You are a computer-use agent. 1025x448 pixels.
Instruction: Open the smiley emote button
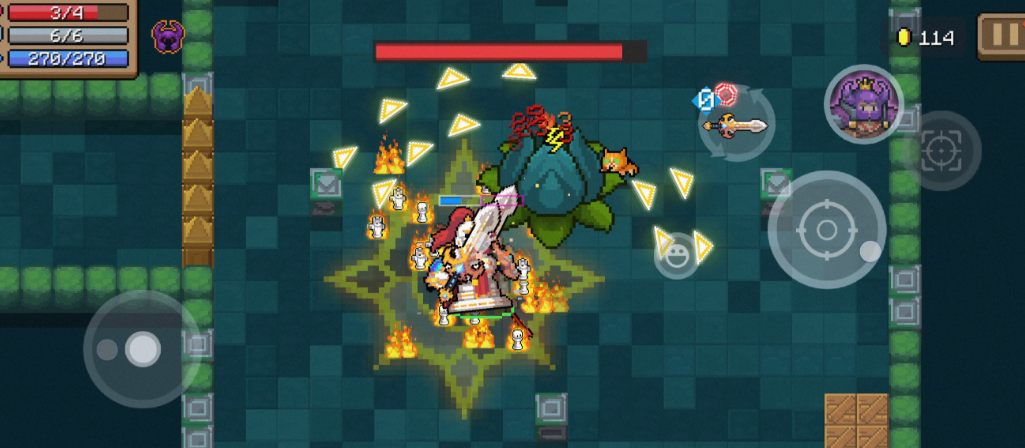coord(675,255)
